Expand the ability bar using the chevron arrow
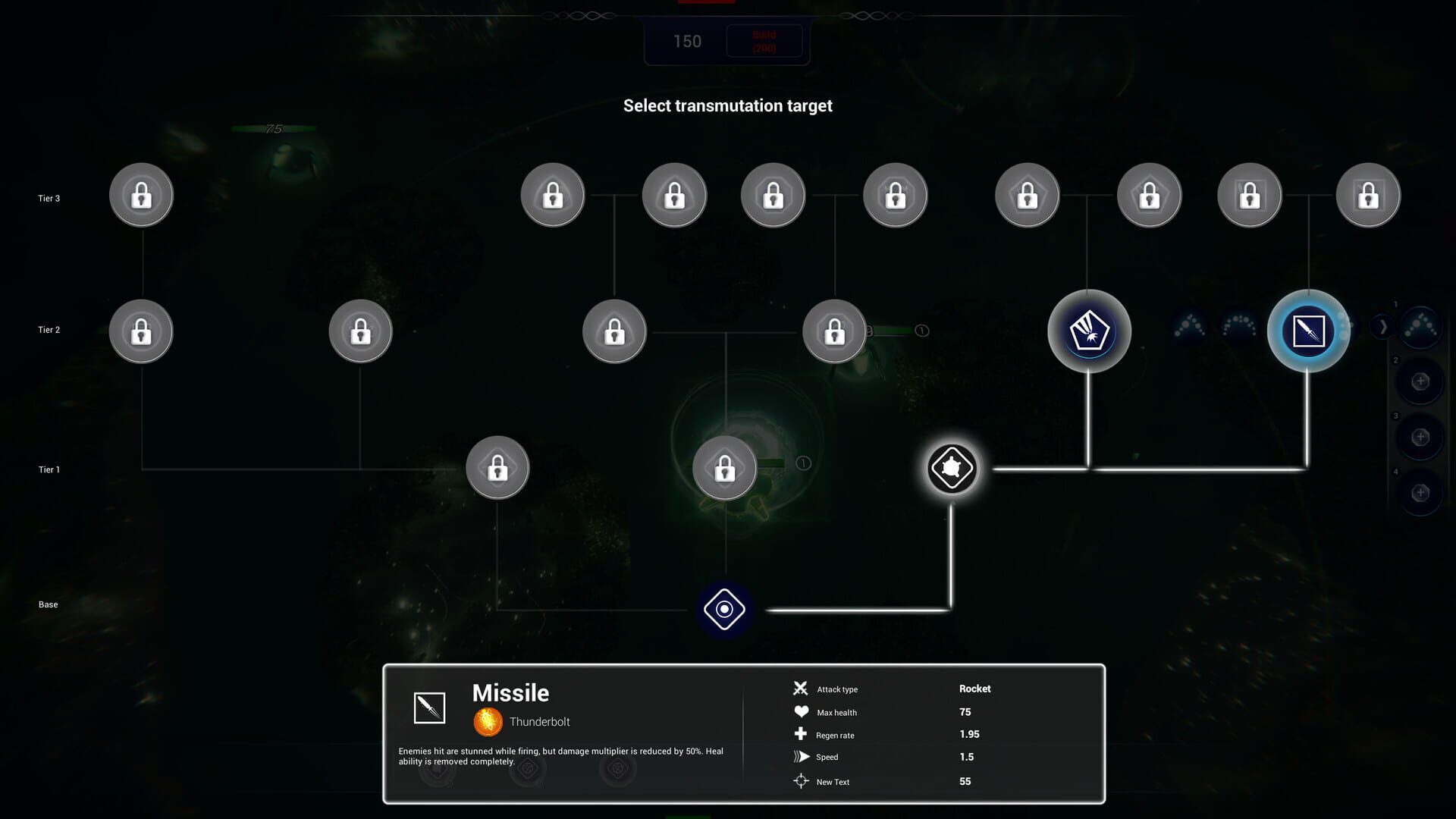The image size is (1456, 819). (x=1383, y=326)
